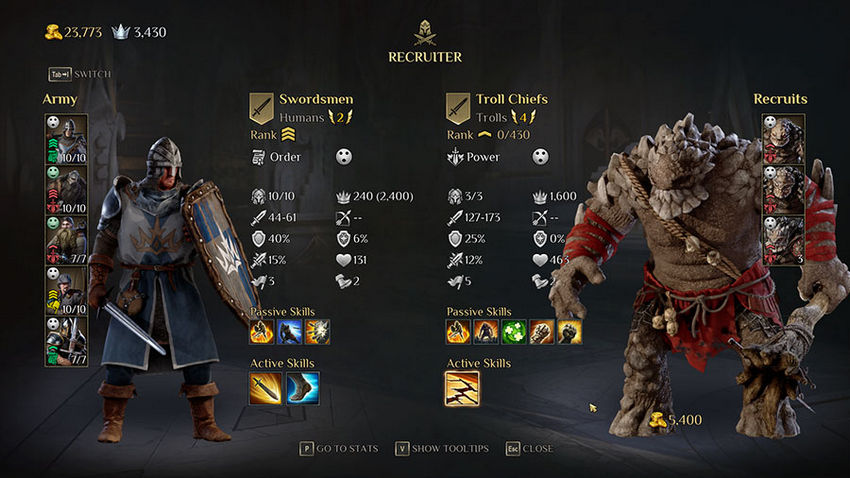The height and width of the screenshot is (478, 850).
Task: Select the bearded dwarf unit in Army
Action: point(66,240)
